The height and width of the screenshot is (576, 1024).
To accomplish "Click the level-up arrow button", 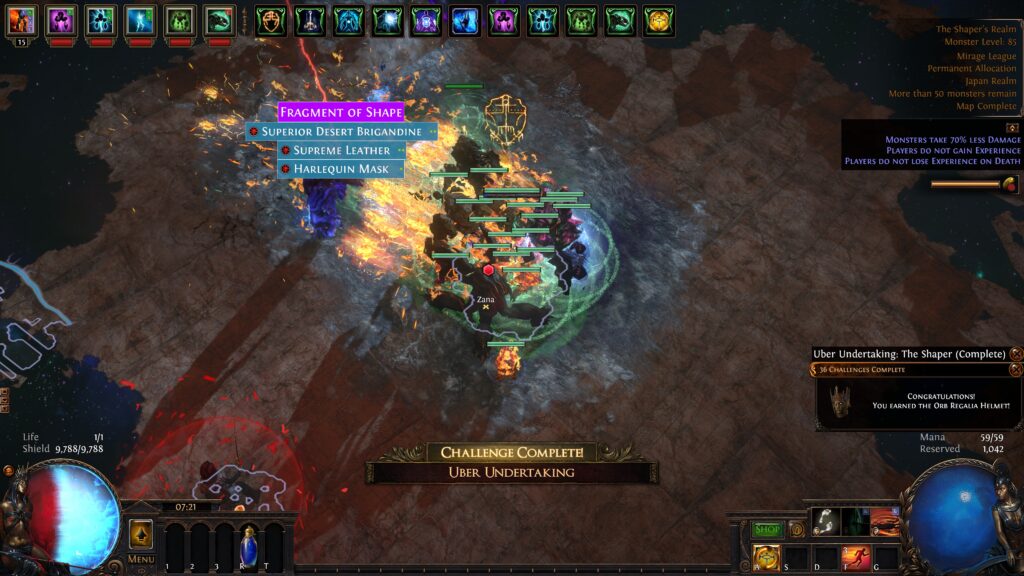I will pyautogui.click(x=141, y=533).
